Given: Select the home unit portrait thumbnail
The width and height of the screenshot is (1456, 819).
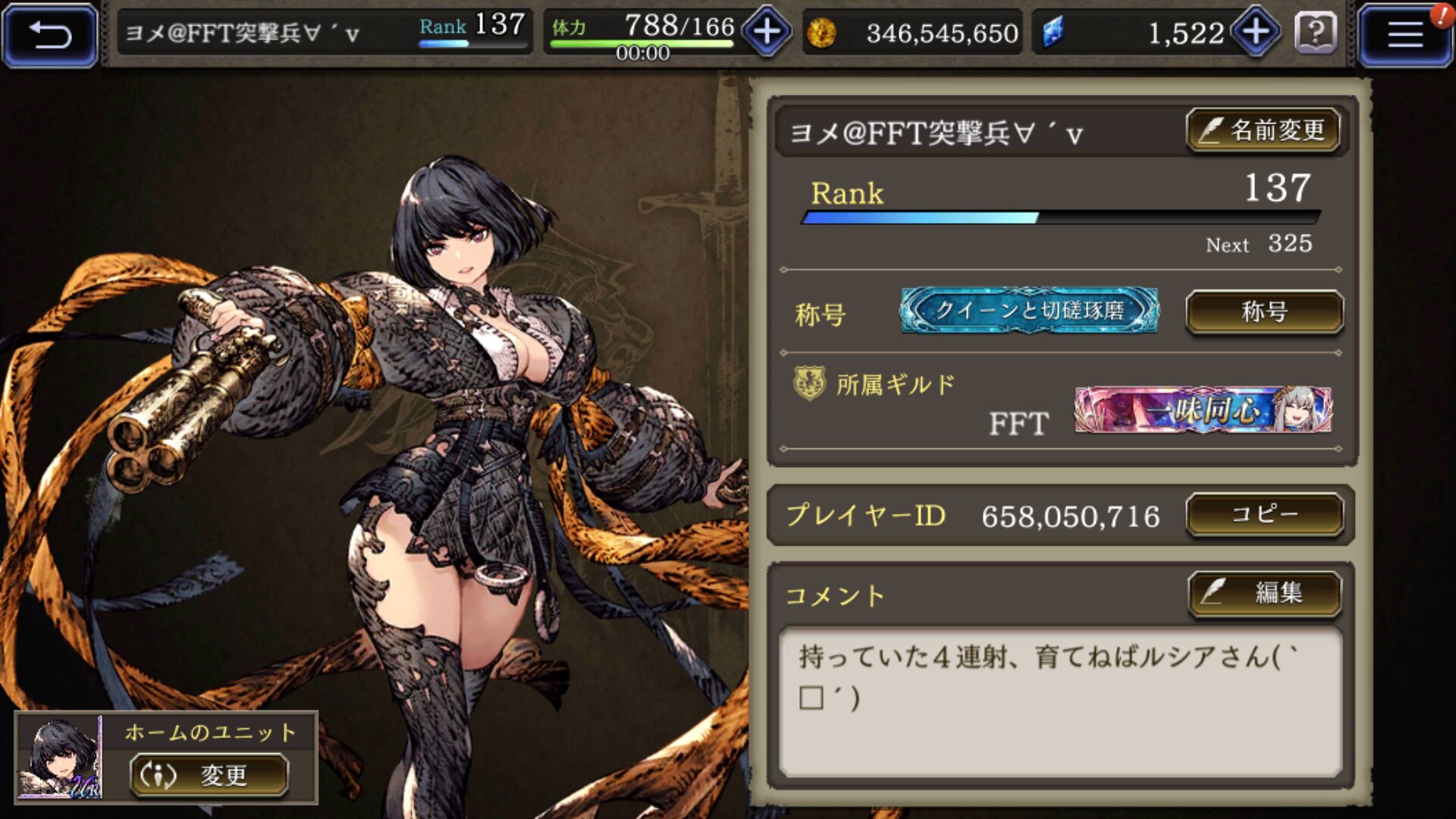Looking at the screenshot, I should pyautogui.click(x=60, y=758).
